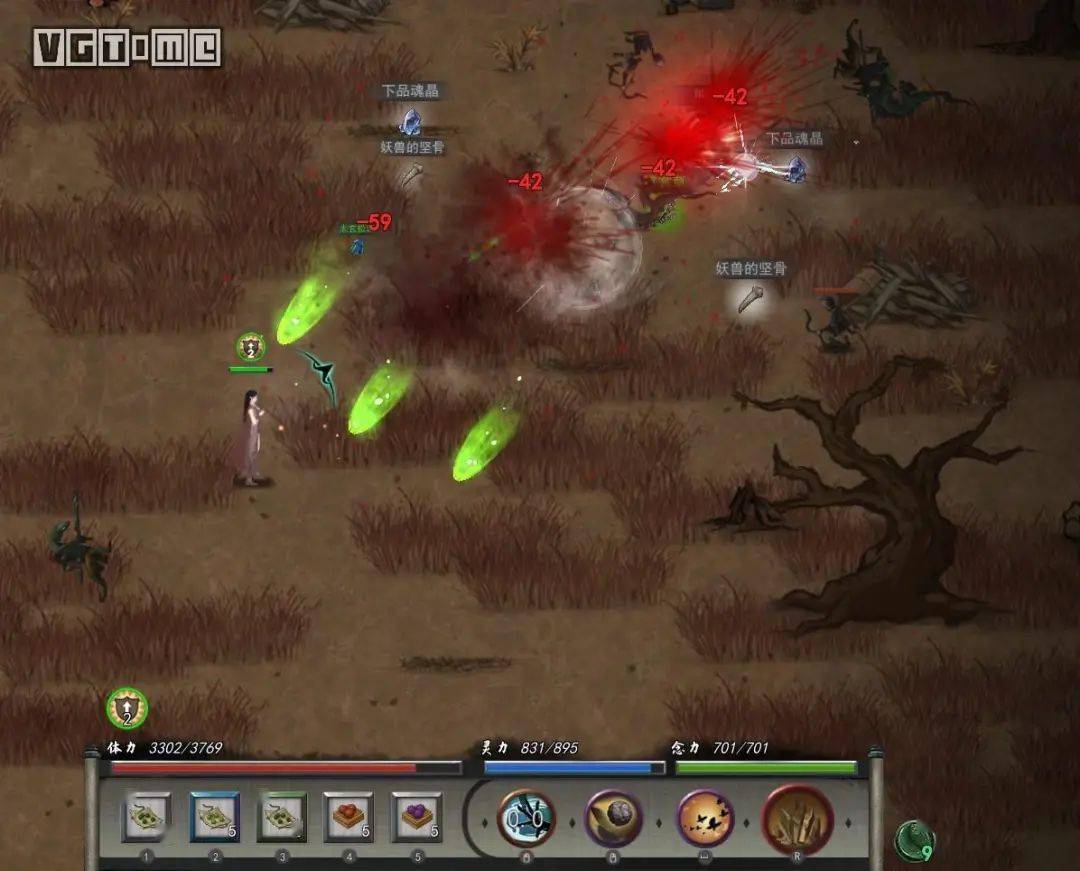Activate the blue-ringed skill on cooldown
Image resolution: width=1080 pixels, height=871 pixels.
[526, 818]
